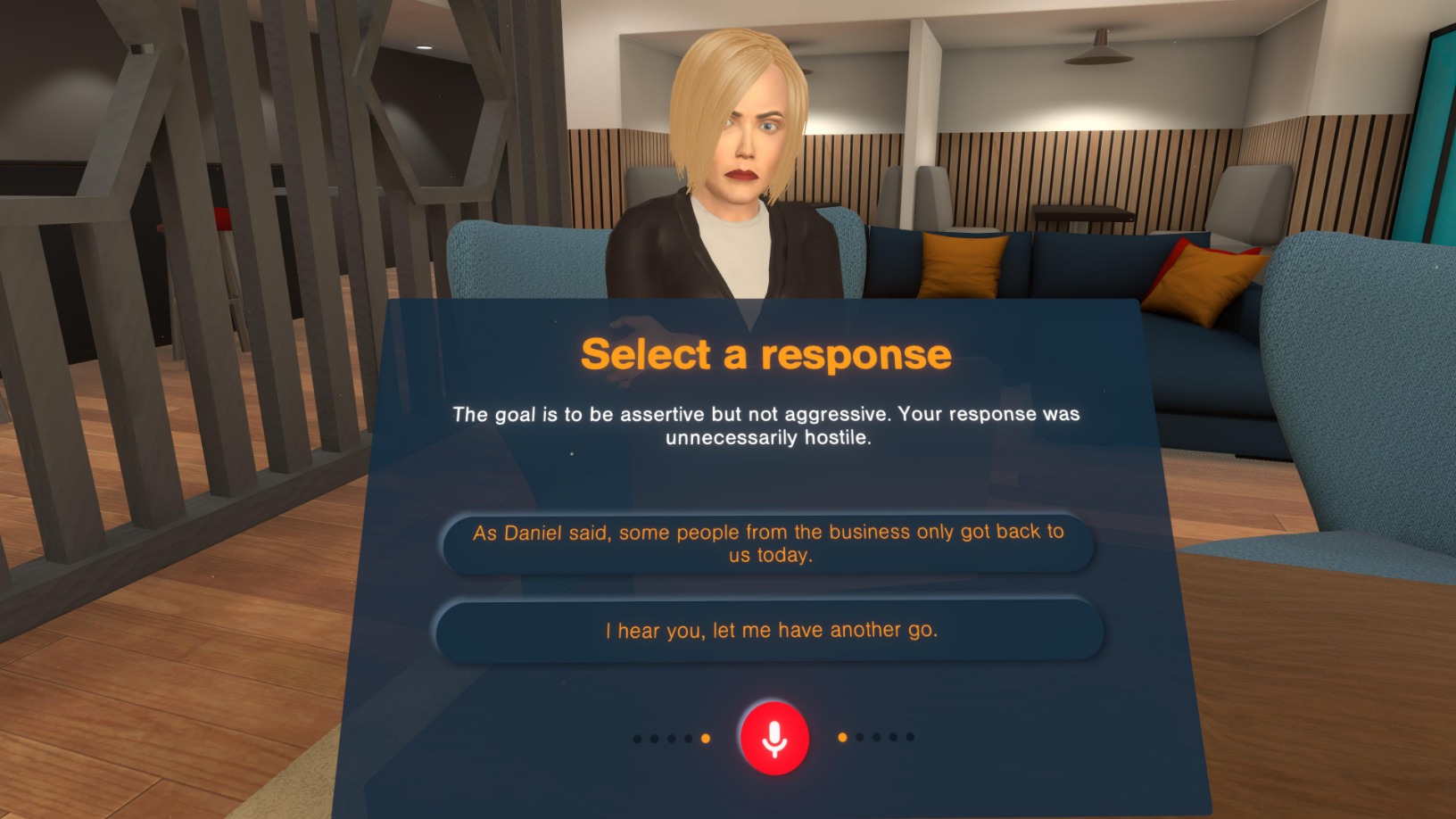The width and height of the screenshot is (1456, 819).
Task: Select "I hear you, let me have another go"
Action: 769,631
